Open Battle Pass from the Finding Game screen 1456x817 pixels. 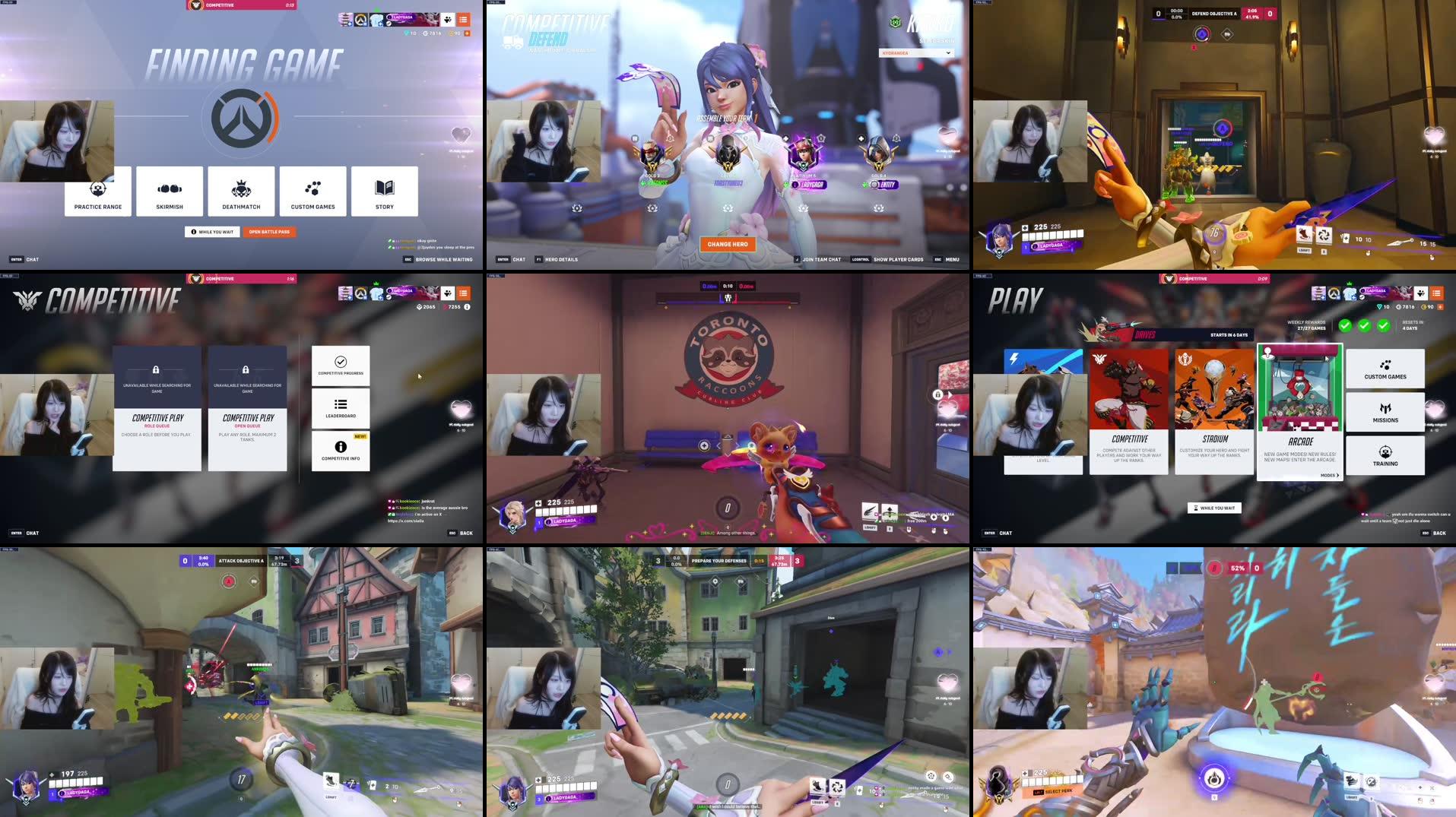pos(269,231)
